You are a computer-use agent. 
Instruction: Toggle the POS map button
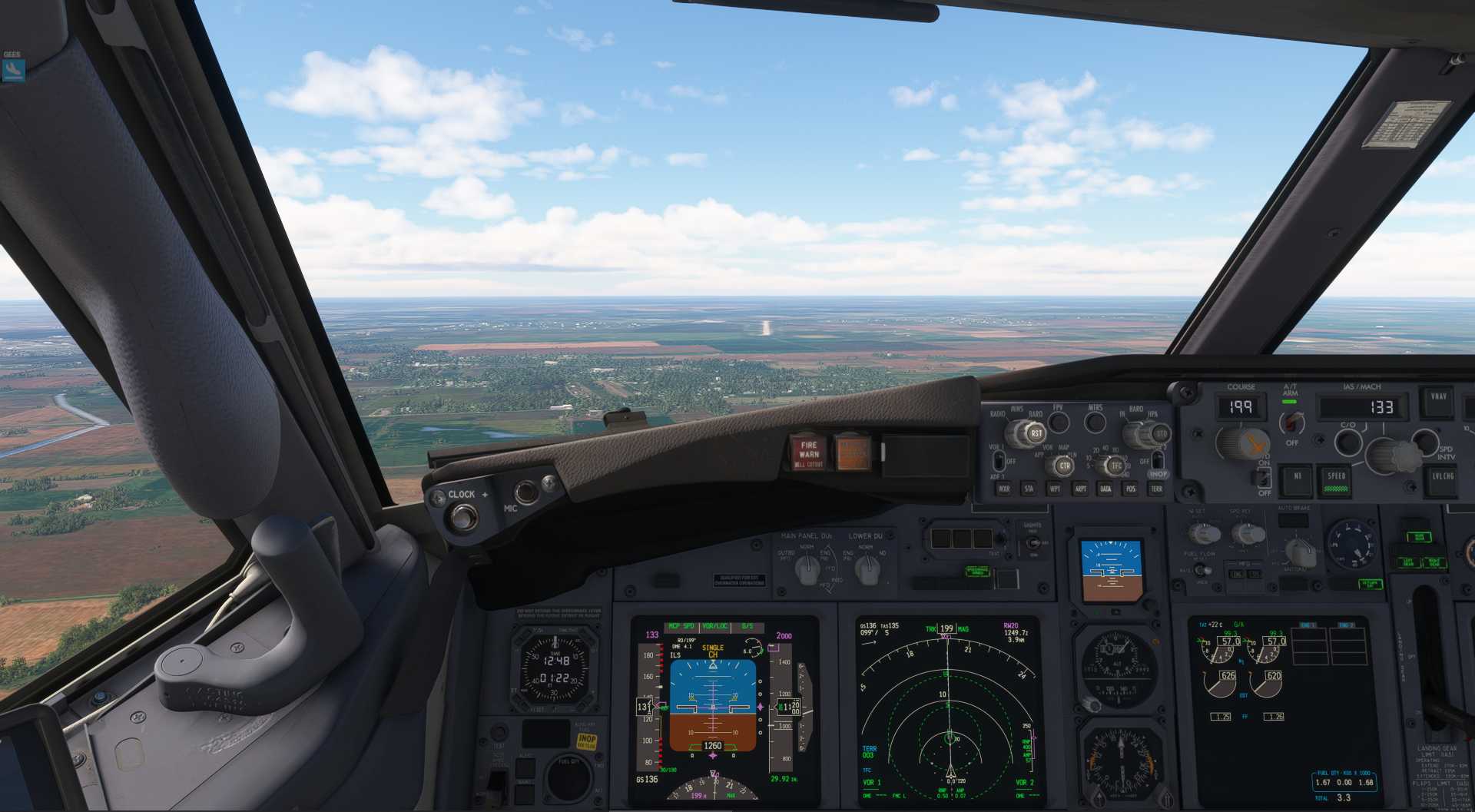pos(1131,489)
